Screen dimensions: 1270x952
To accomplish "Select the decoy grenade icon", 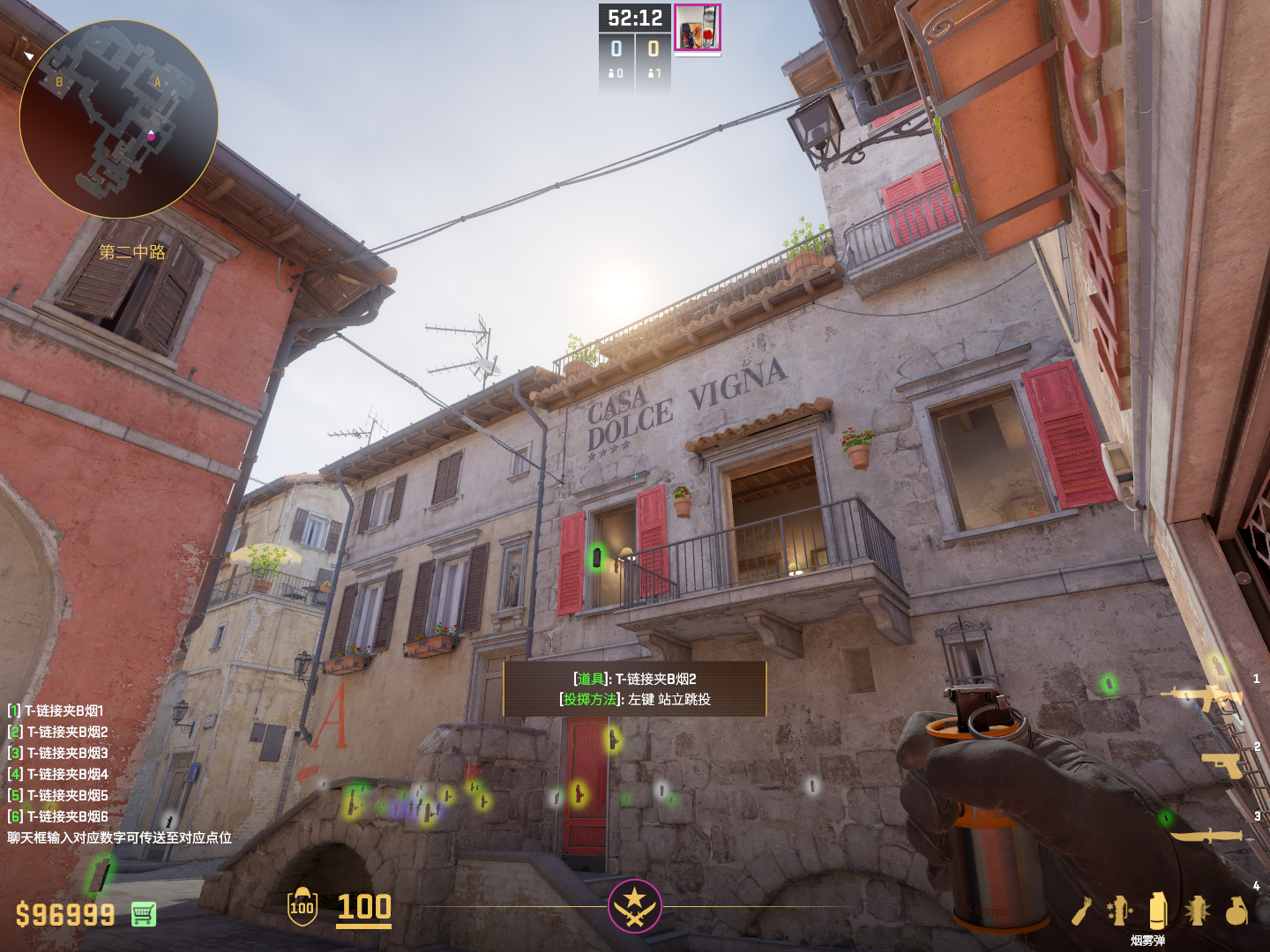I will 1119,911.
